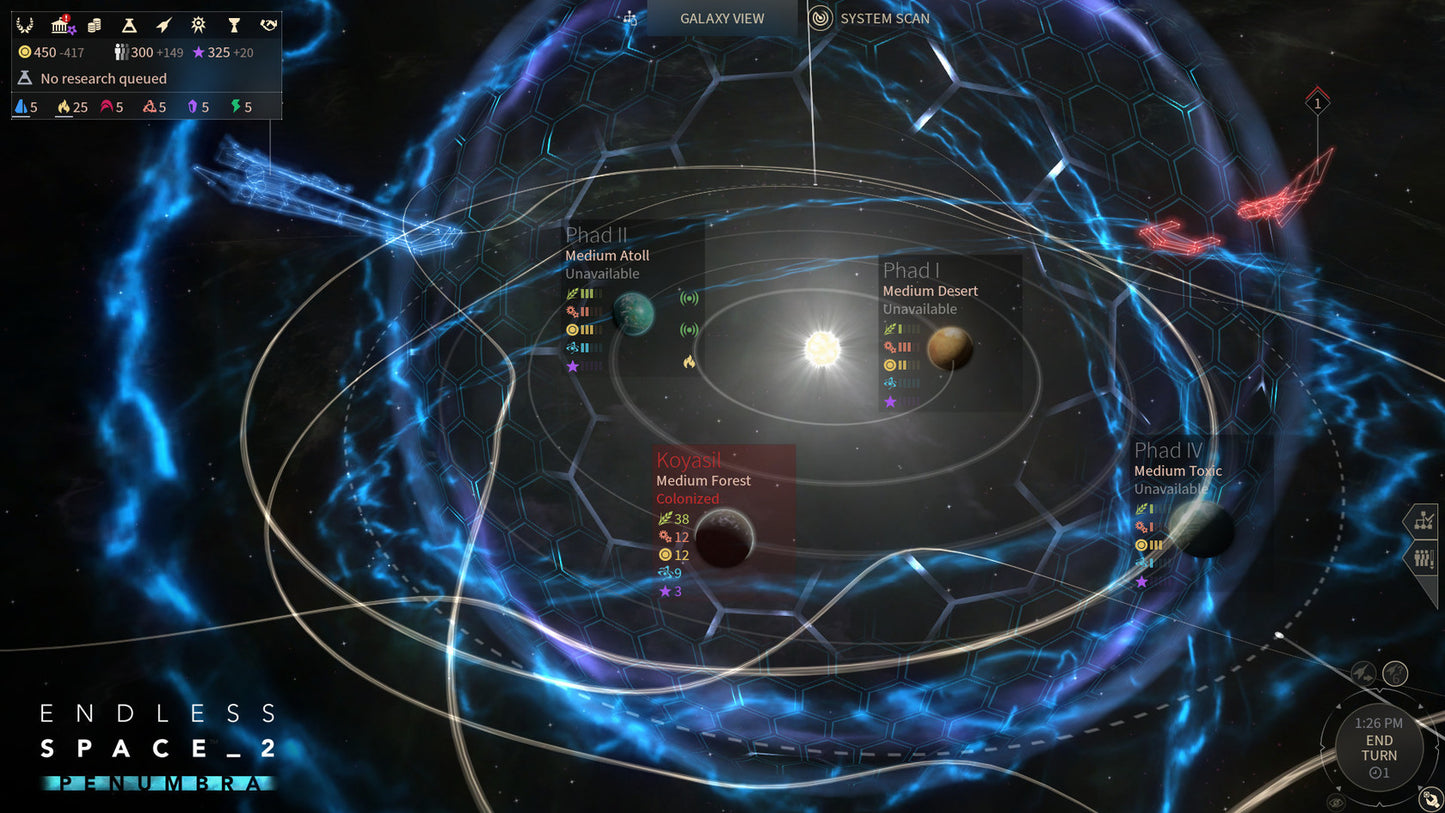This screenshot has width=1445, height=813.
Task: Select the fleet icon above End Turn
Action: pos(1364,673)
